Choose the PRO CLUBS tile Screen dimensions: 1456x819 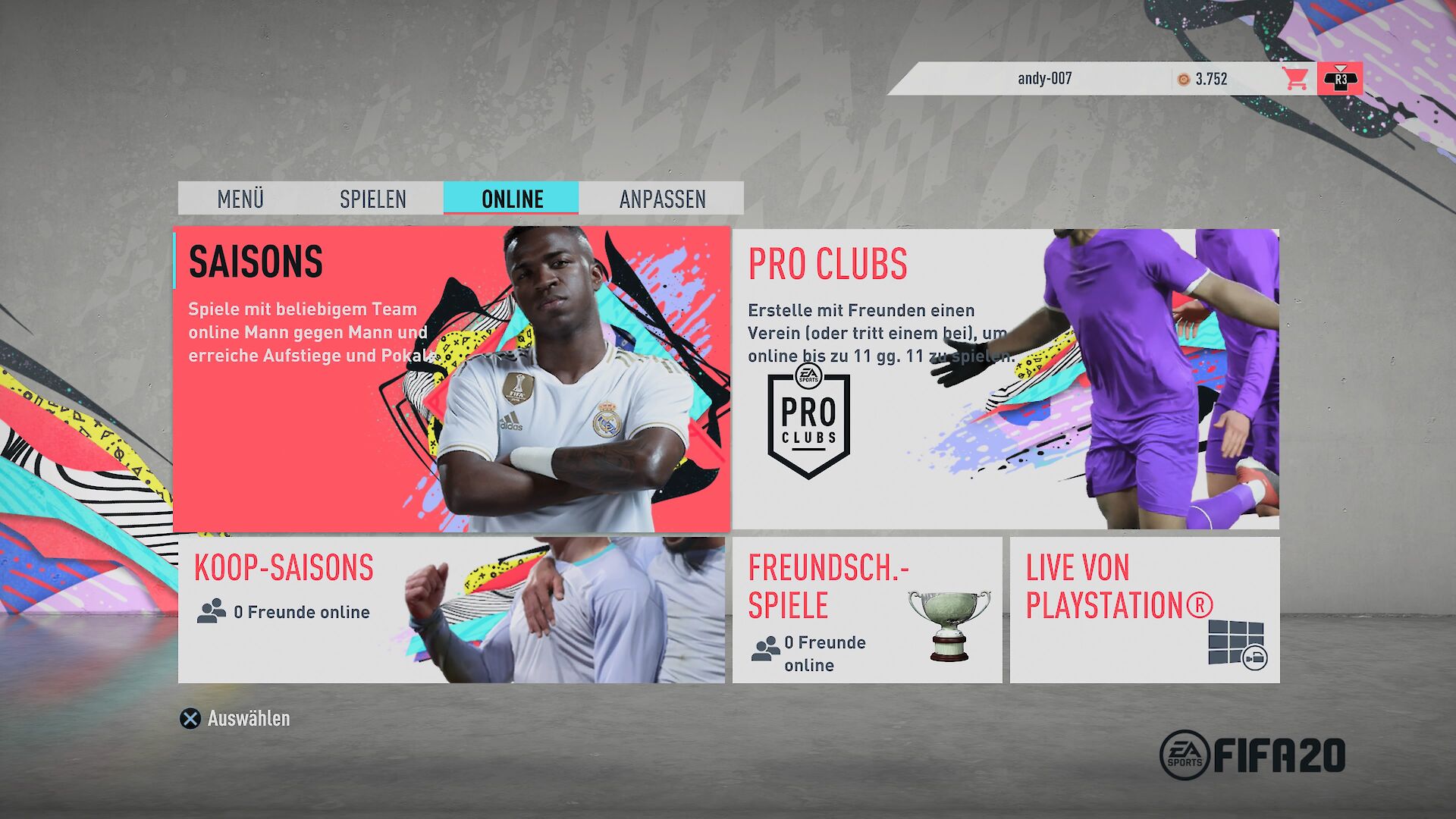1005,379
